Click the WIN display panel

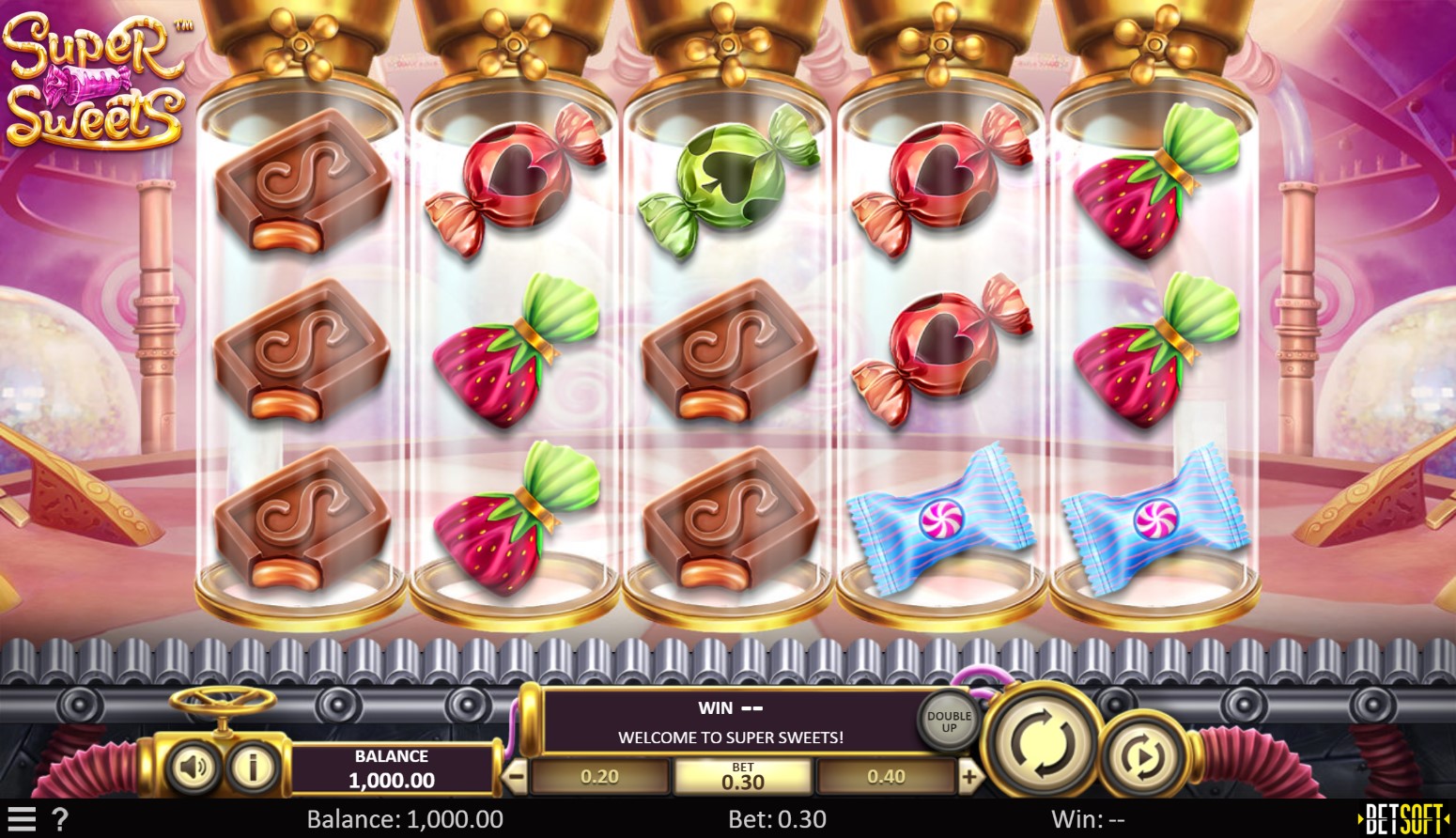coord(730,707)
